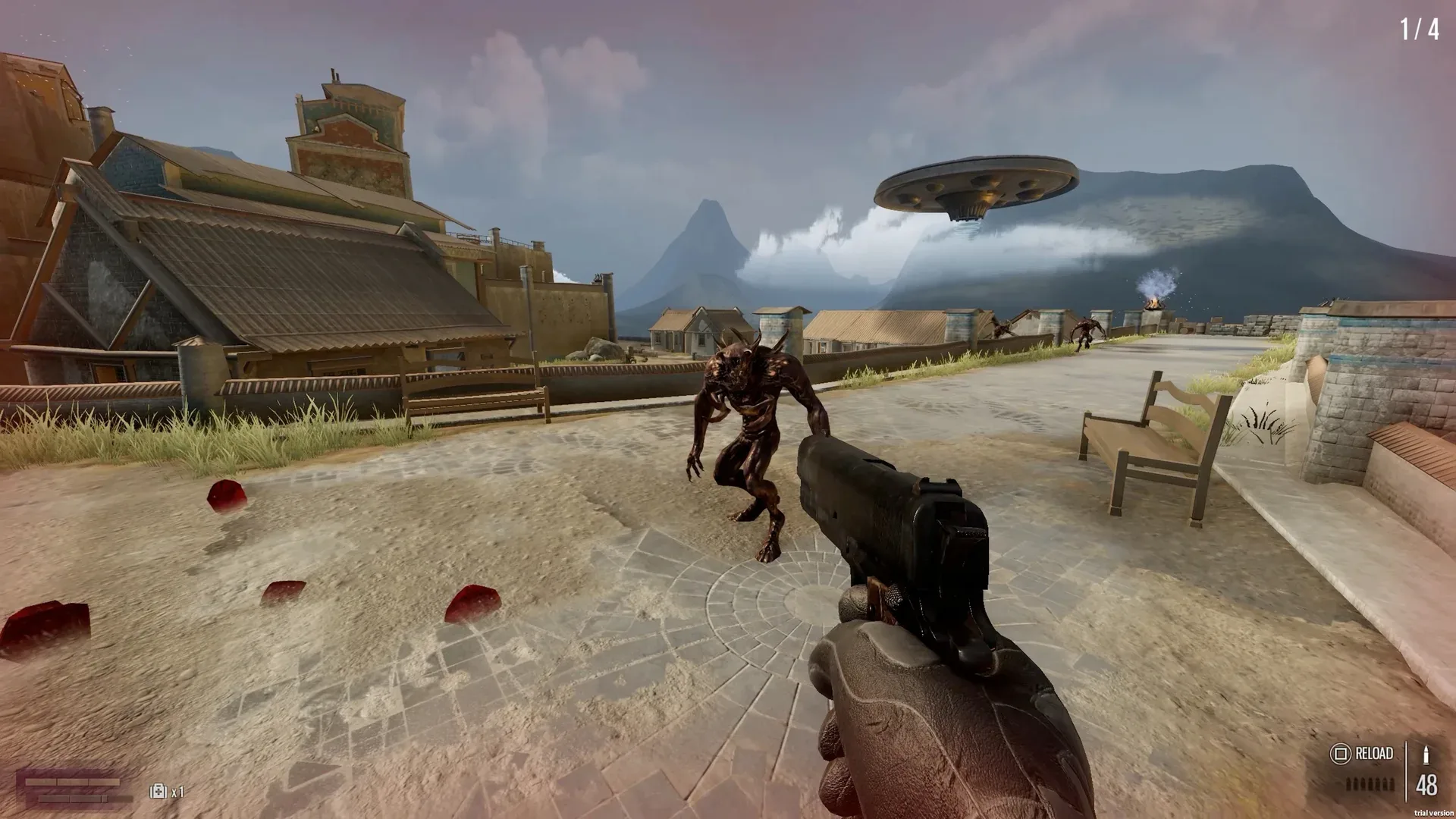This screenshot has height=819, width=1456.
Task: Click the upper health bar segment
Action: click(73, 782)
